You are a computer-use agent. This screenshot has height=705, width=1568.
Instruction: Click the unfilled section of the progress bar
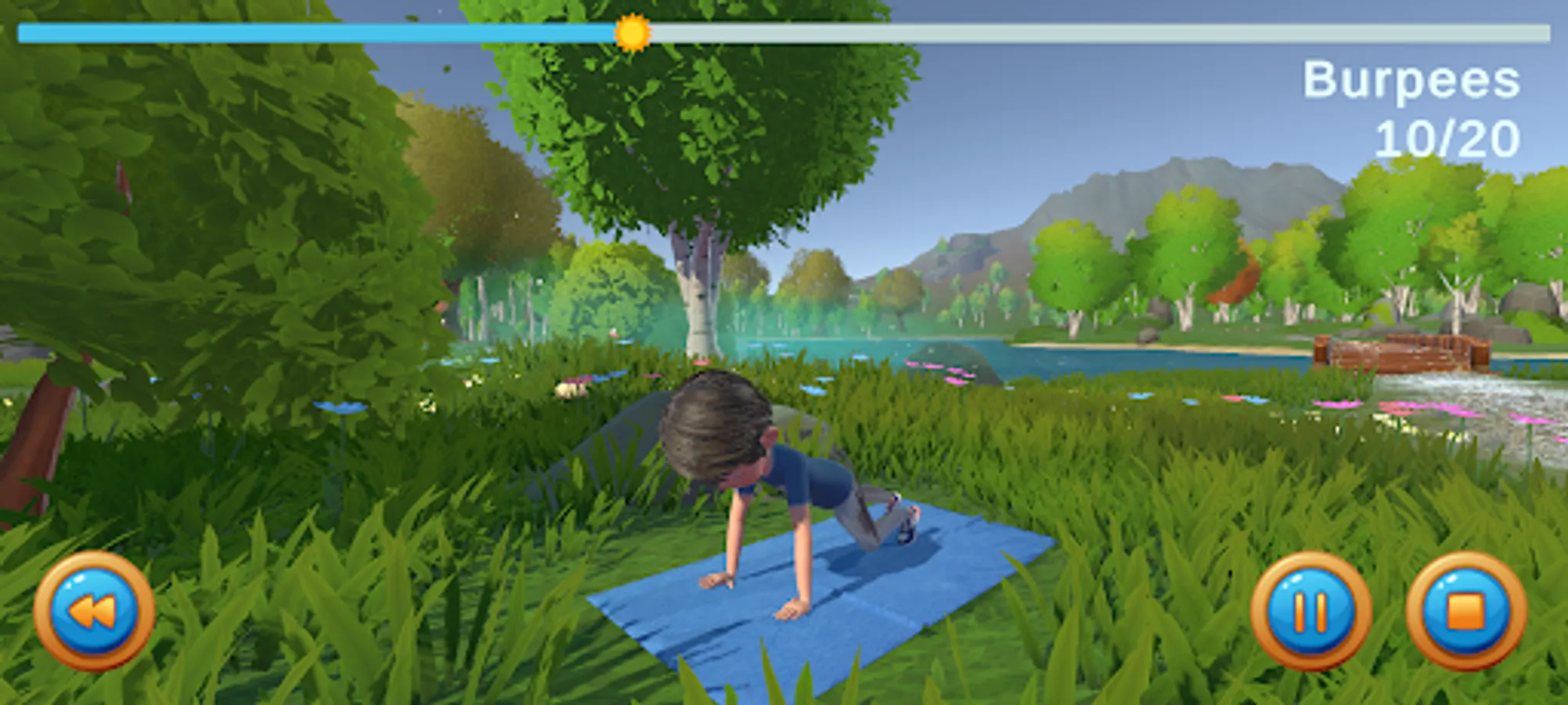coord(1096,33)
